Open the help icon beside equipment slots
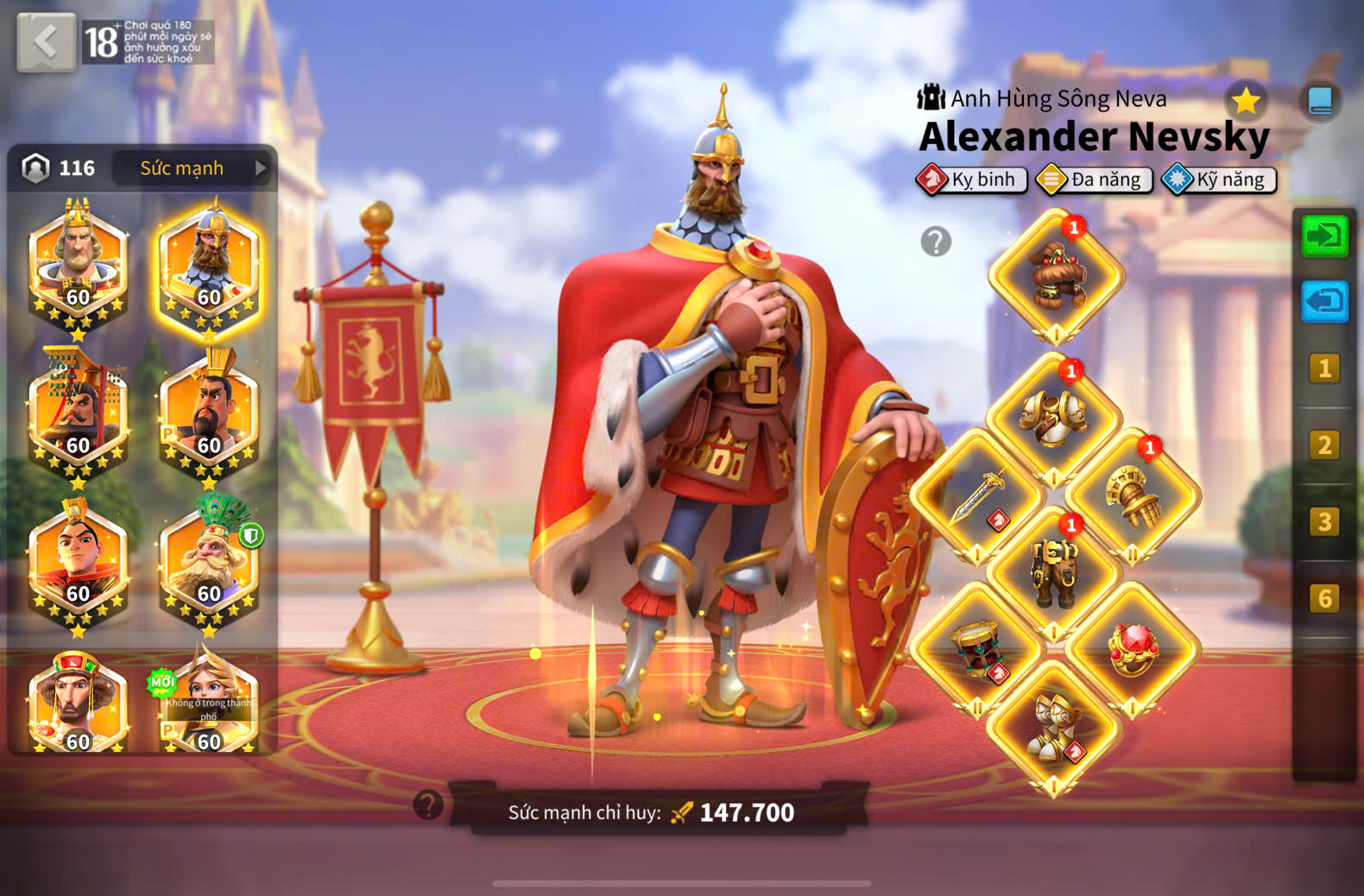Viewport: 1364px width, 896px height. pyautogui.click(x=936, y=242)
